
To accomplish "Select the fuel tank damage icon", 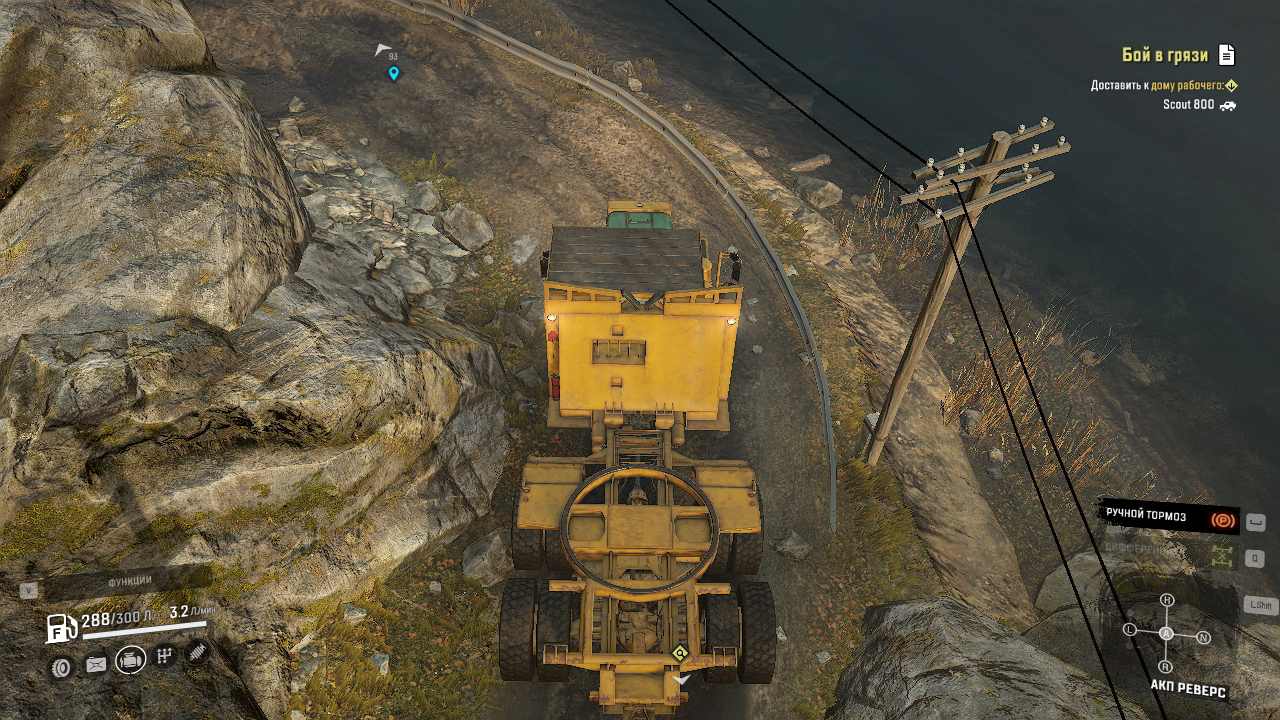I will [96, 664].
